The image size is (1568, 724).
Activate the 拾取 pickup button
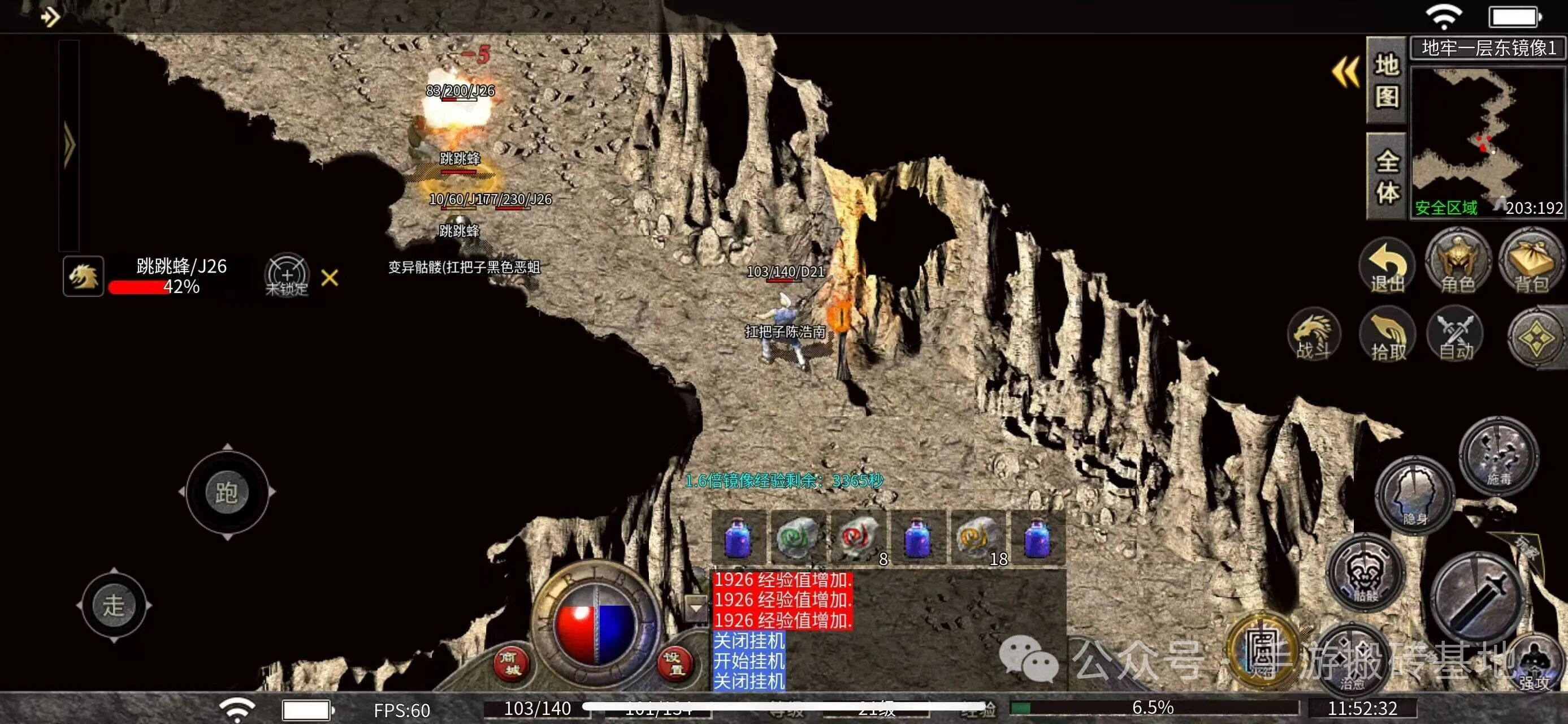click(x=1387, y=335)
